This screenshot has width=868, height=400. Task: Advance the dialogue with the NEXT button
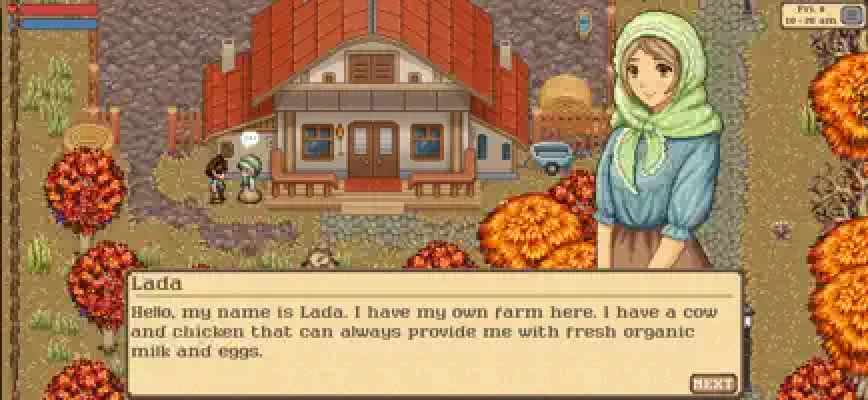[713, 383]
